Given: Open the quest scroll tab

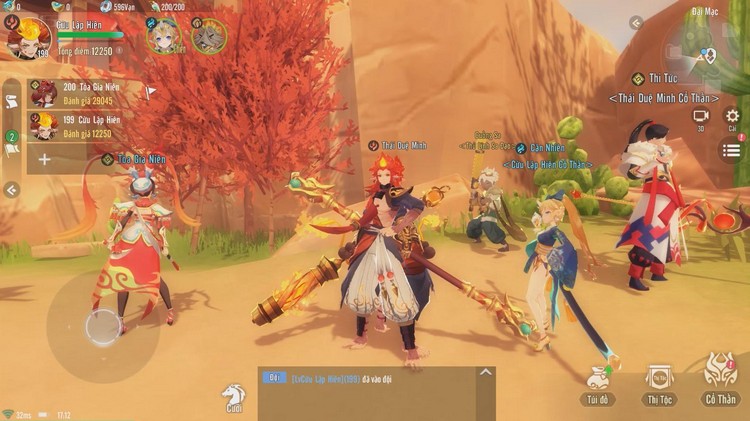Looking at the screenshot, I should pyautogui.click(x=12, y=101).
